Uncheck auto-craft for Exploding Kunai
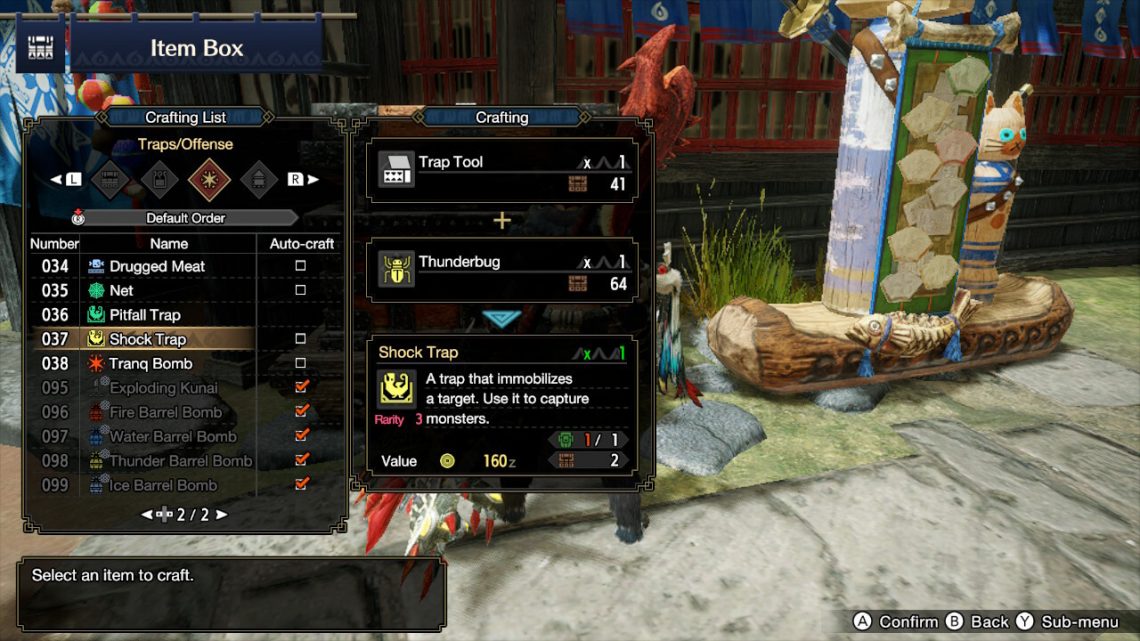1140x641 pixels. (301, 388)
